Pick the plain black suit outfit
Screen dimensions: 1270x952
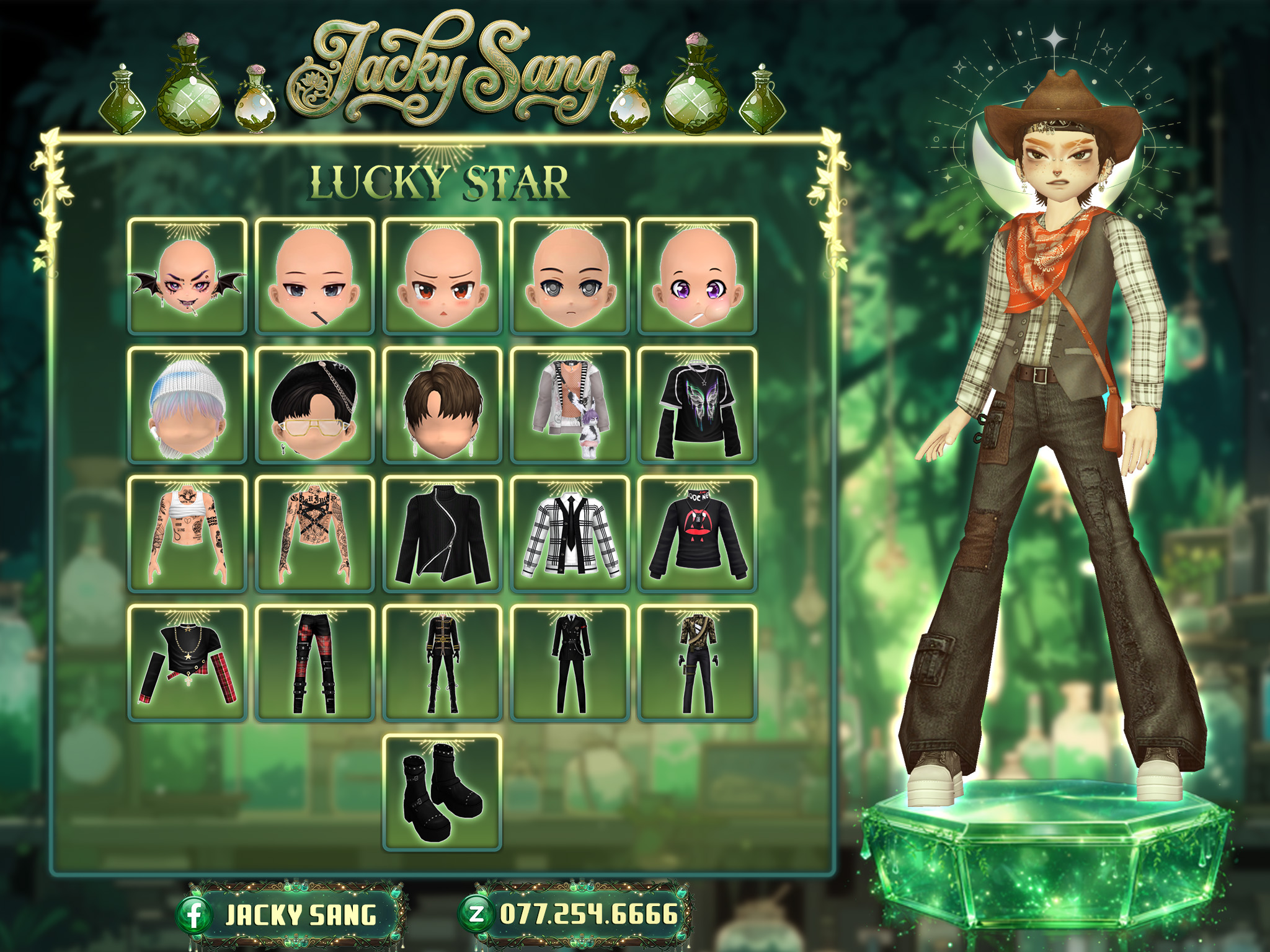click(569, 663)
